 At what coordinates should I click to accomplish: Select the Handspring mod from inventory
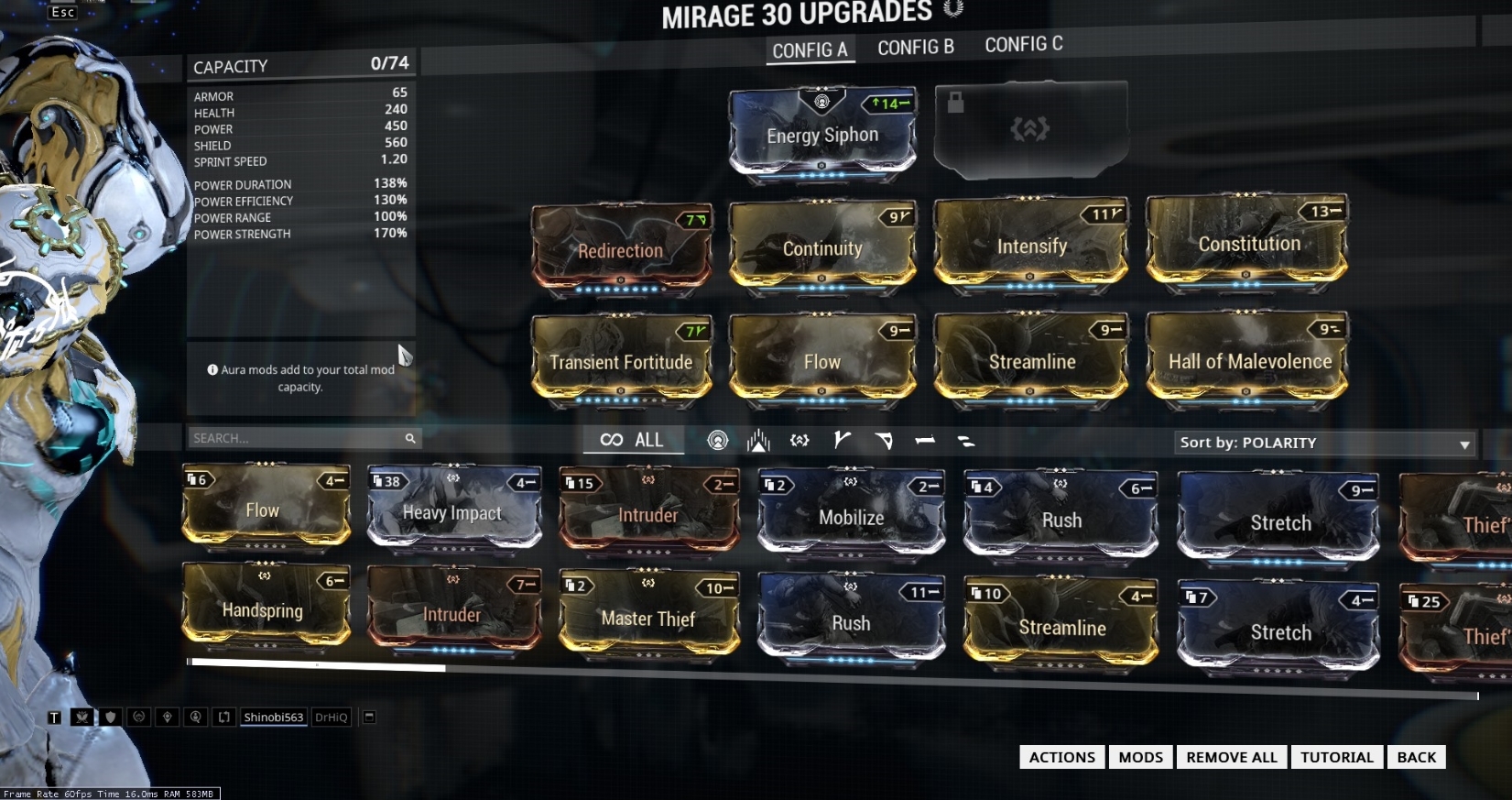[x=263, y=609]
